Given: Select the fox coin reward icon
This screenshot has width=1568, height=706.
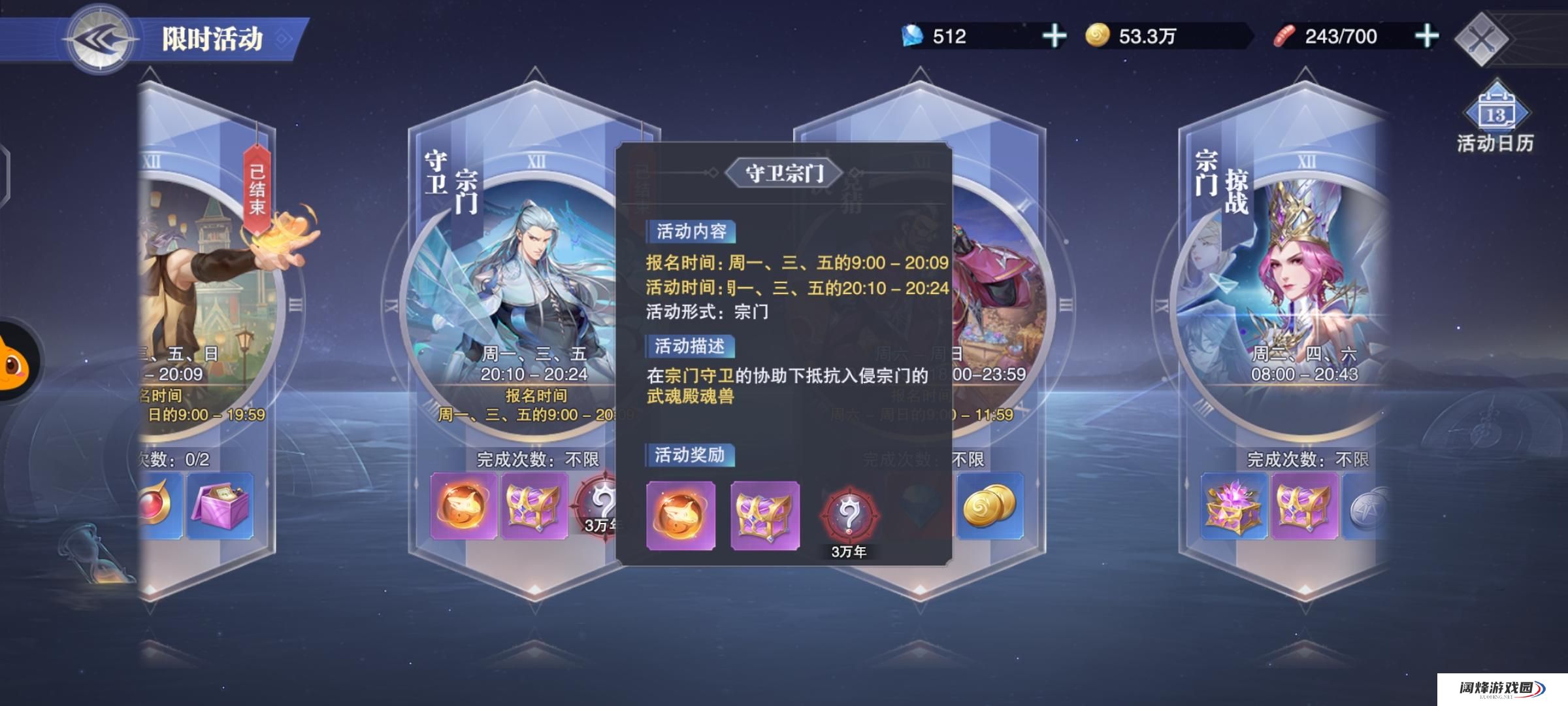Looking at the screenshot, I should [x=679, y=516].
